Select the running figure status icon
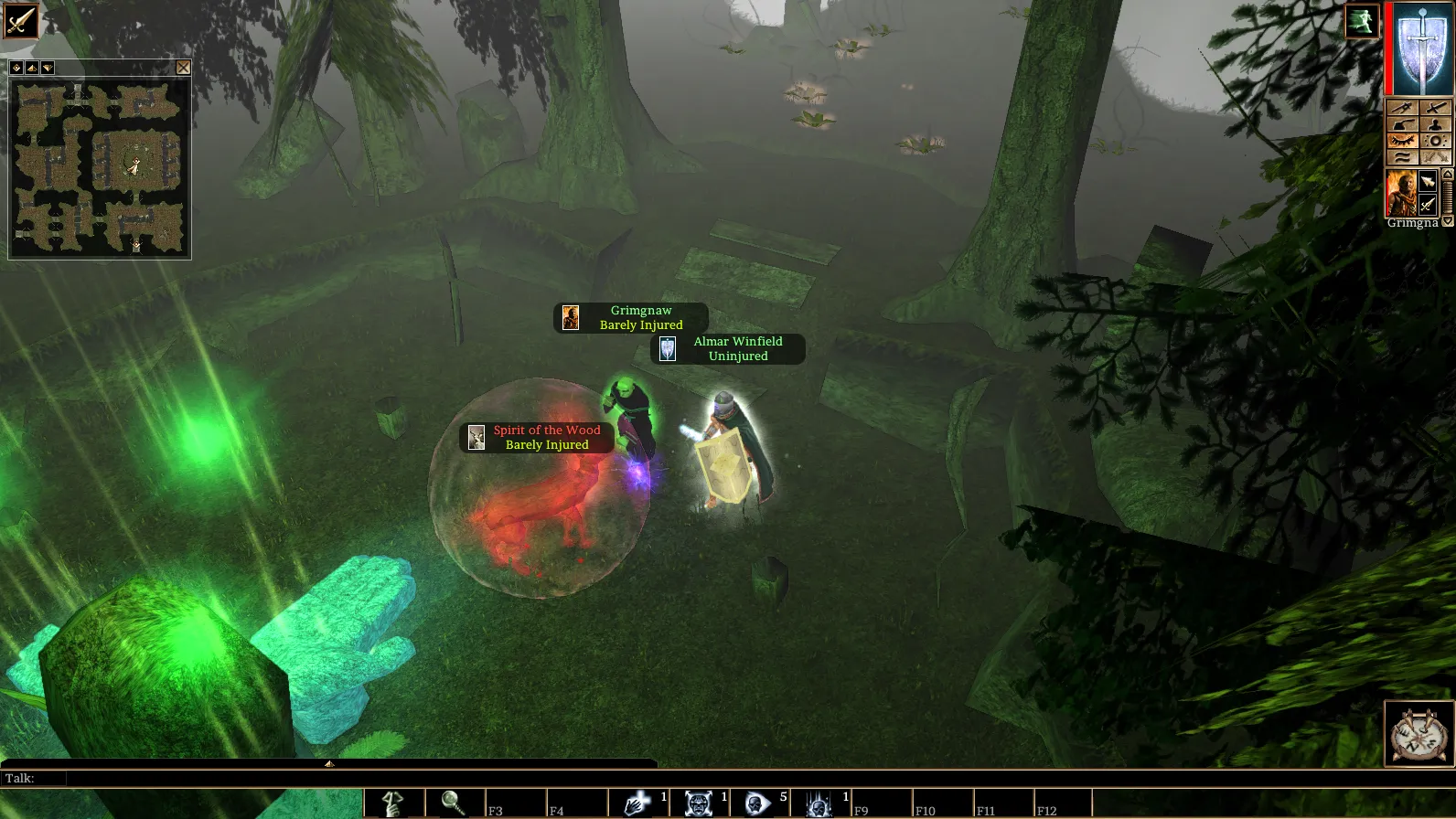The width and height of the screenshot is (1456, 819). click(x=1361, y=21)
